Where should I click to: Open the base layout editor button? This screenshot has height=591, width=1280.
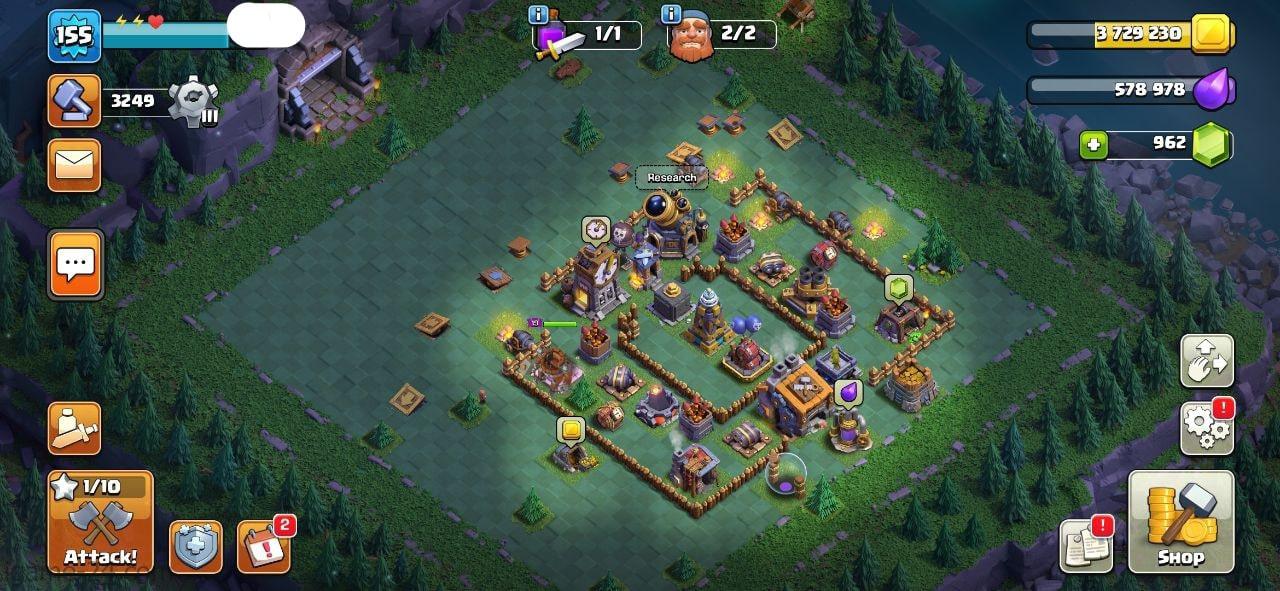(x=1207, y=361)
